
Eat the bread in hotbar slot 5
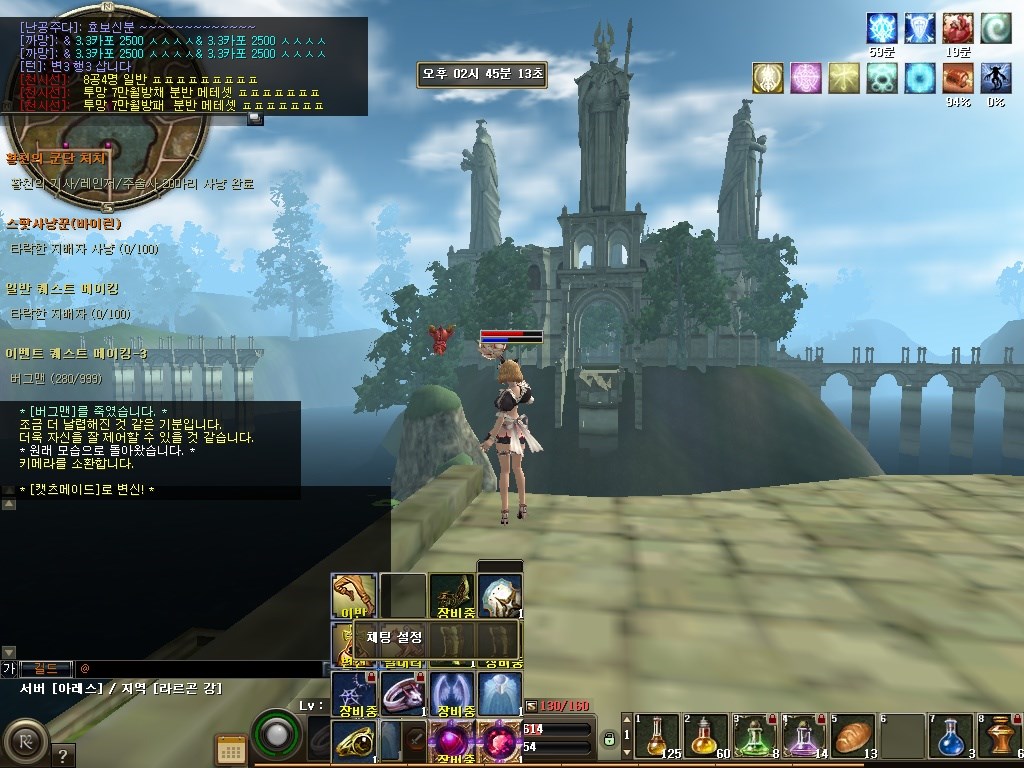pos(852,737)
